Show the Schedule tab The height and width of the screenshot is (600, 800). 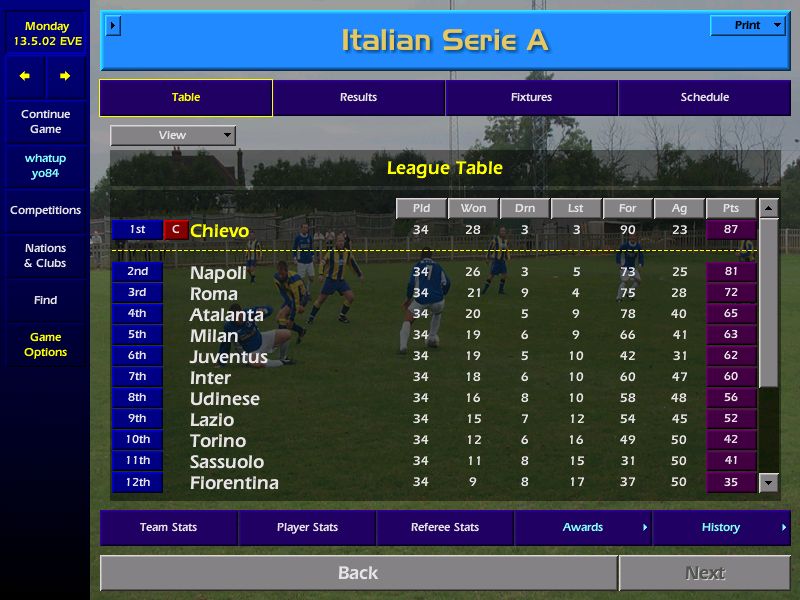(x=704, y=98)
